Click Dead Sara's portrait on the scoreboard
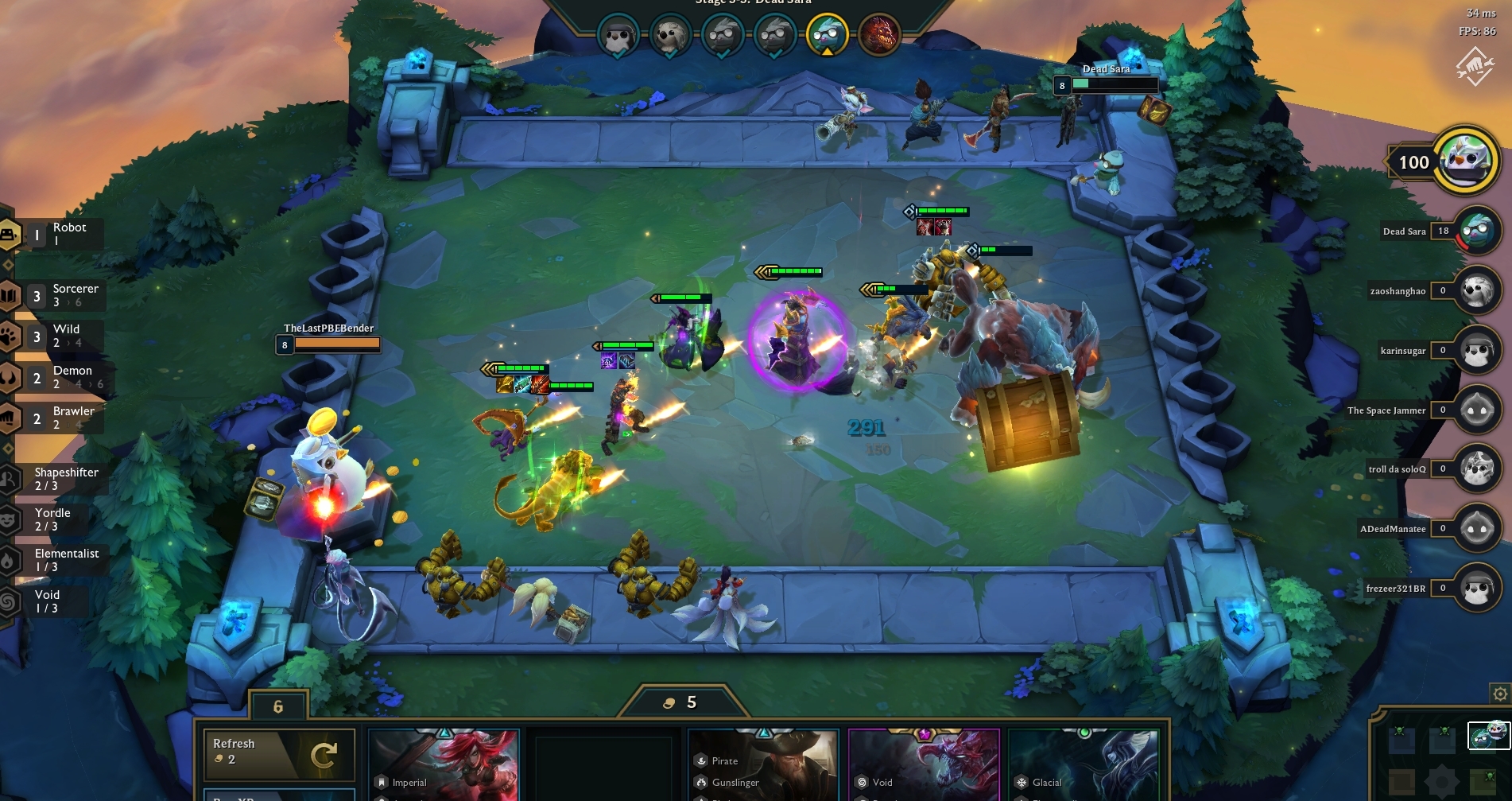Viewport: 1512px width, 801px height. pos(1478,231)
